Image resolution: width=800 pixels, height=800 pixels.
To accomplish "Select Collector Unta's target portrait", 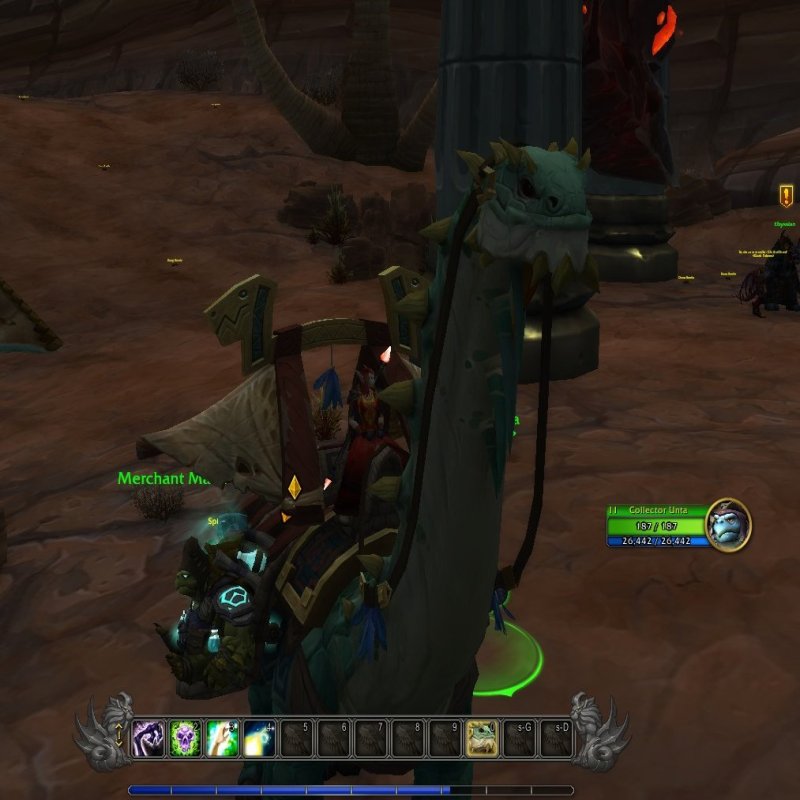I will click(727, 524).
